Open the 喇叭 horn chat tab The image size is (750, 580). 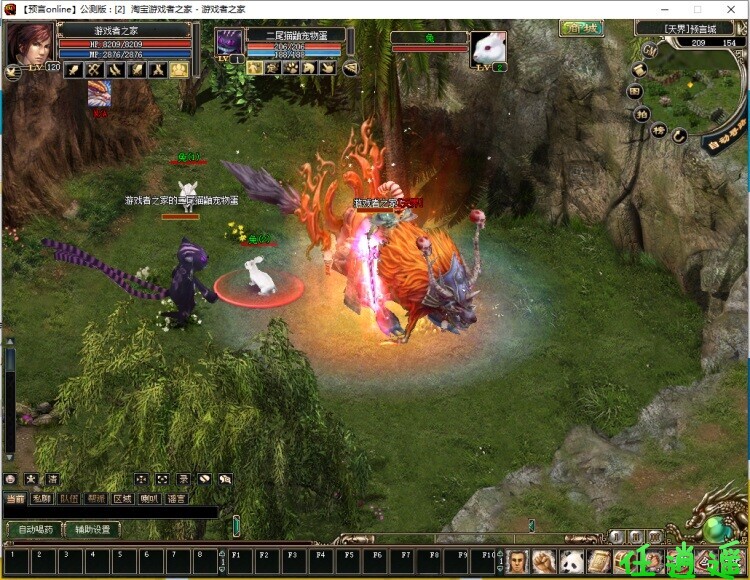pos(149,498)
